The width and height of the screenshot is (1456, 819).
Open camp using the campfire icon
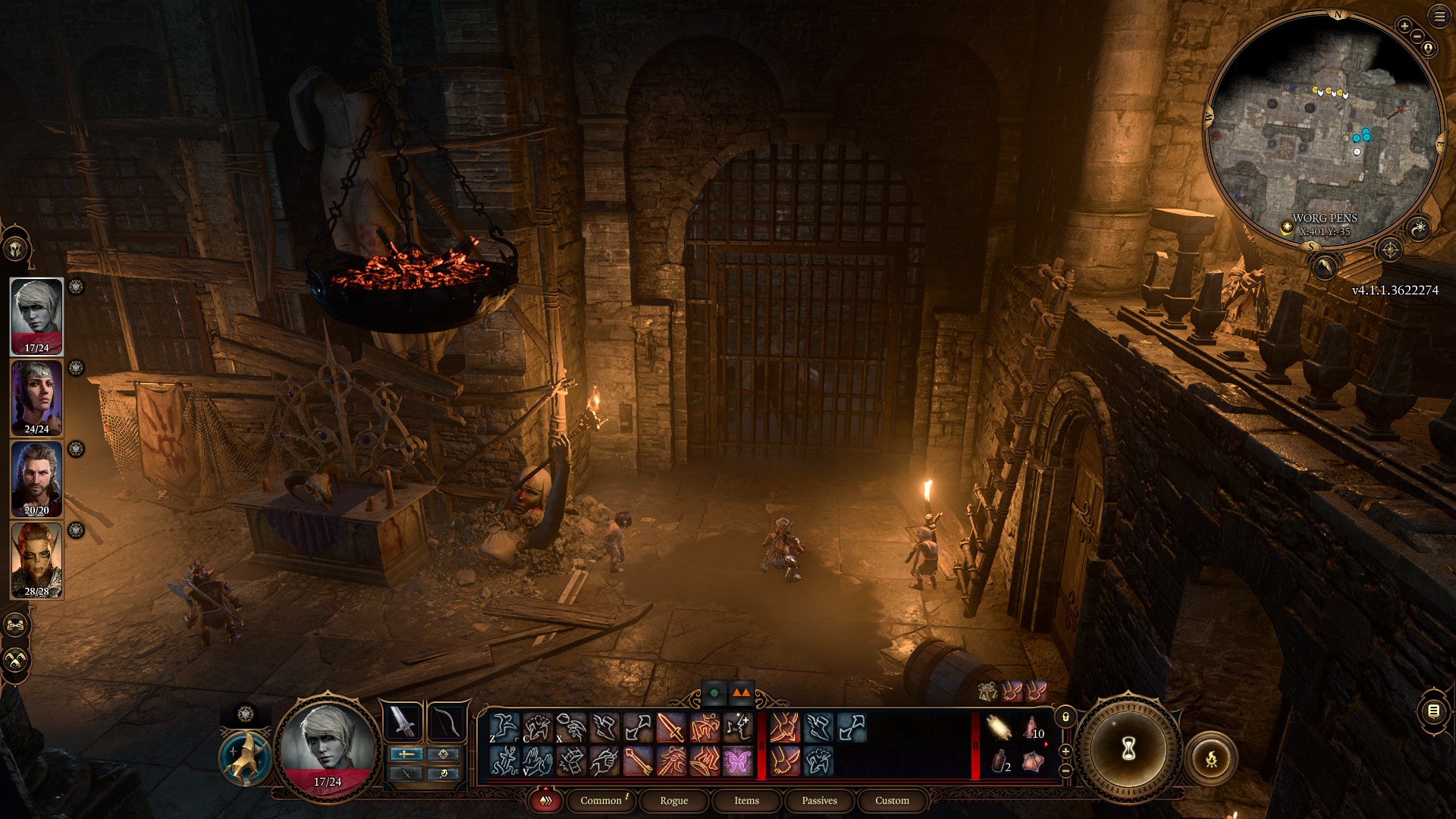(1211, 758)
